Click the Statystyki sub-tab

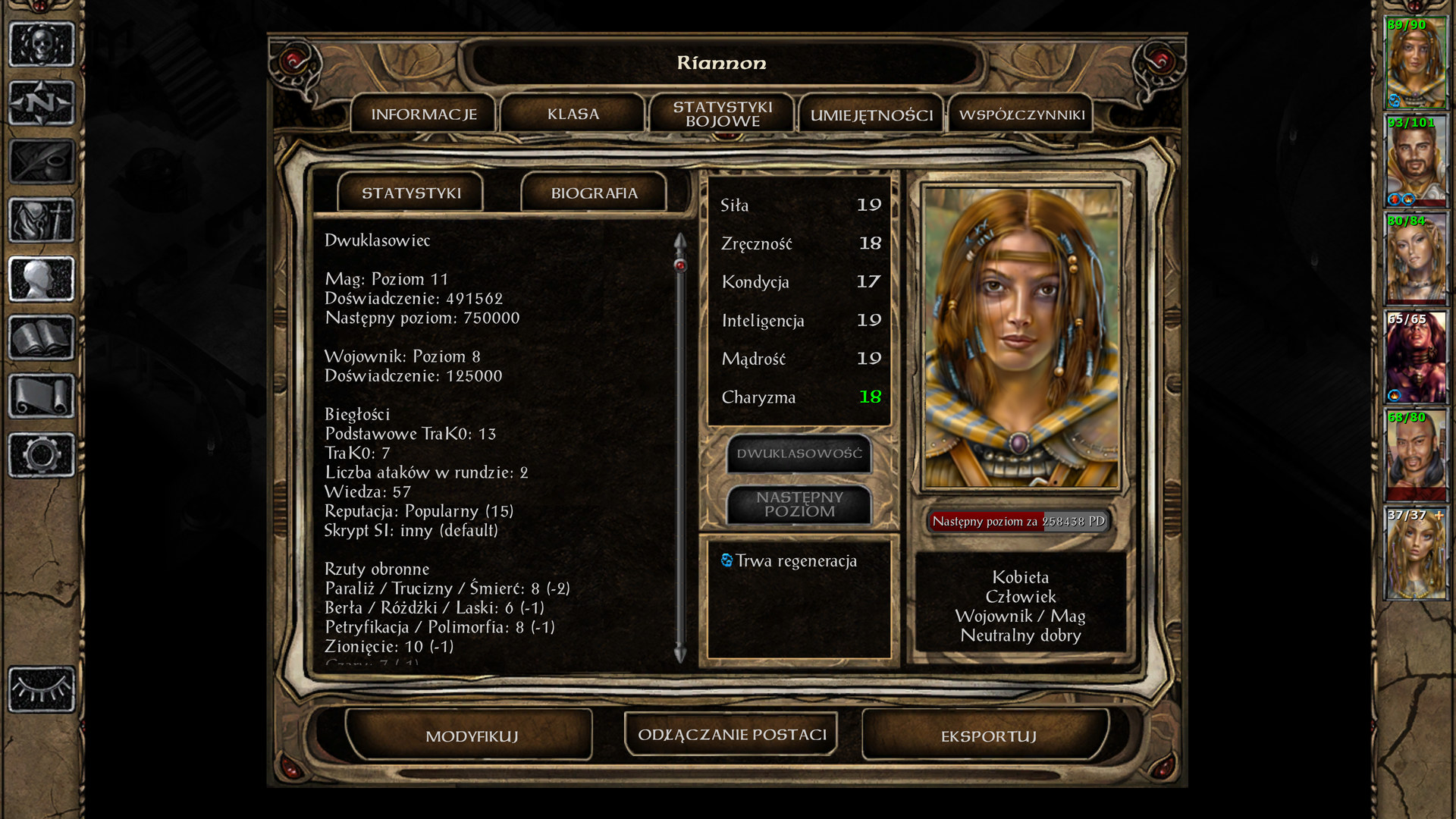411,193
